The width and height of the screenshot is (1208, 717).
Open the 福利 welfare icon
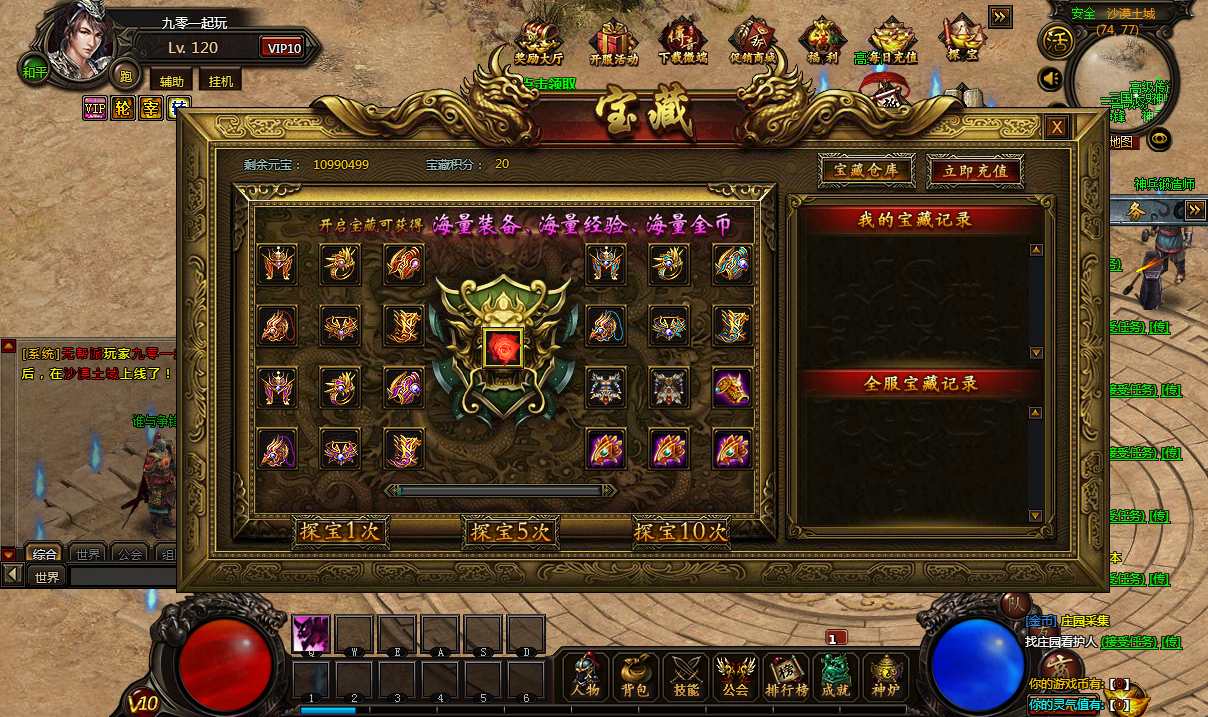coord(822,42)
